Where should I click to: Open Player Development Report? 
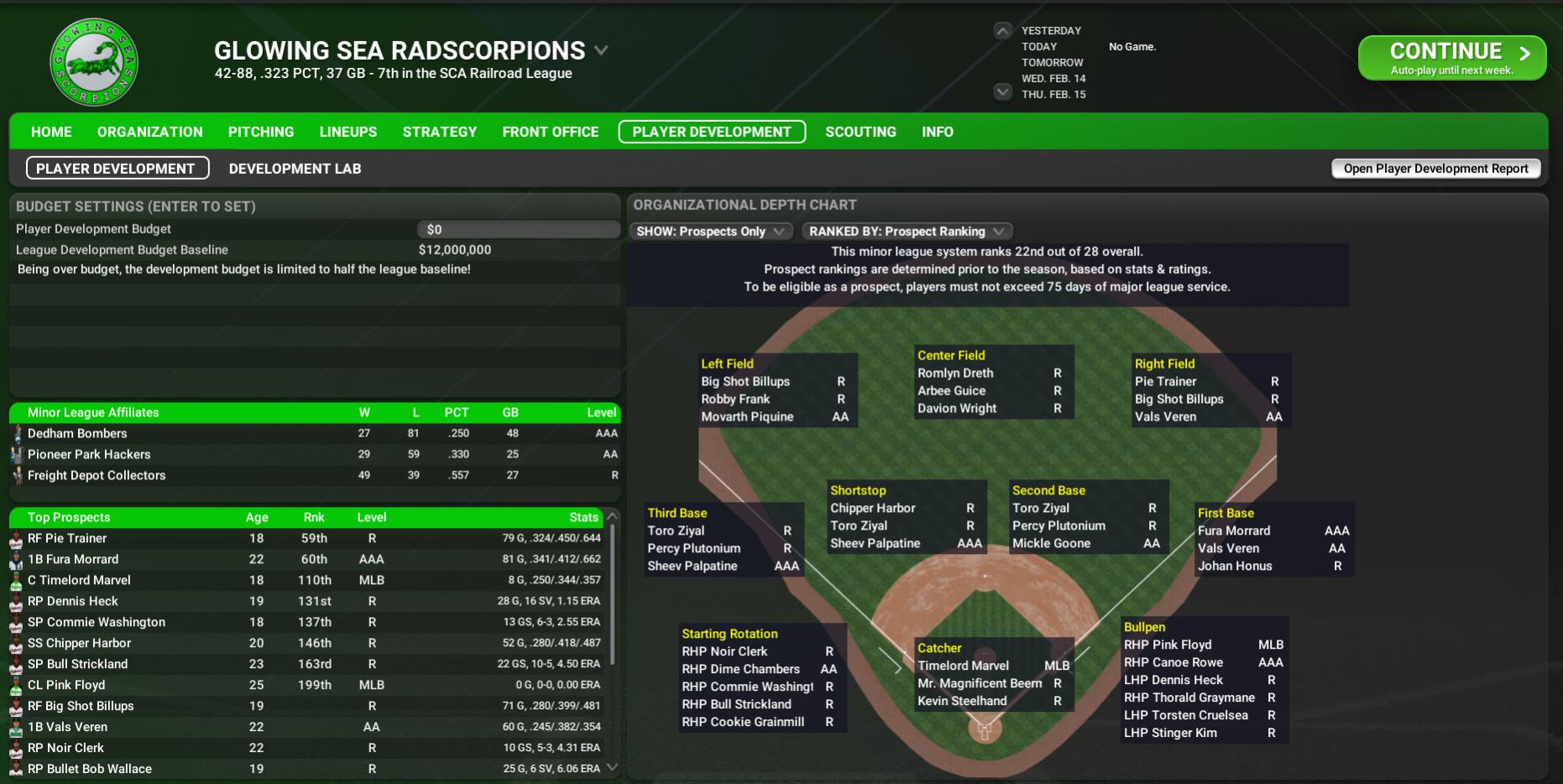pos(1435,169)
